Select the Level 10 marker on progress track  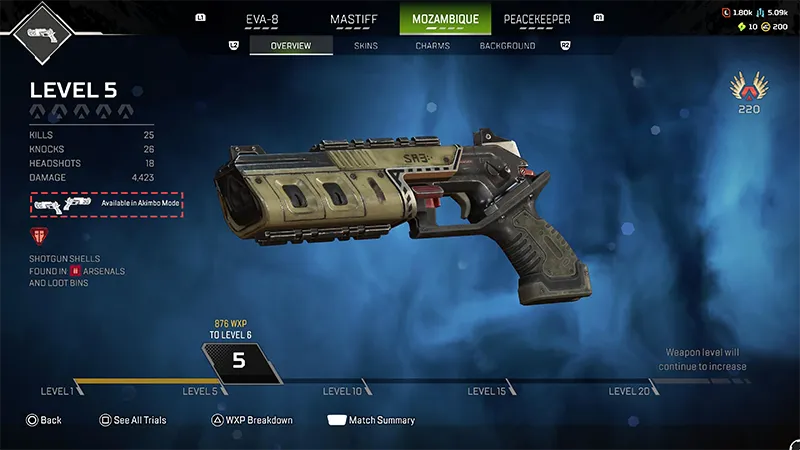pos(342,391)
